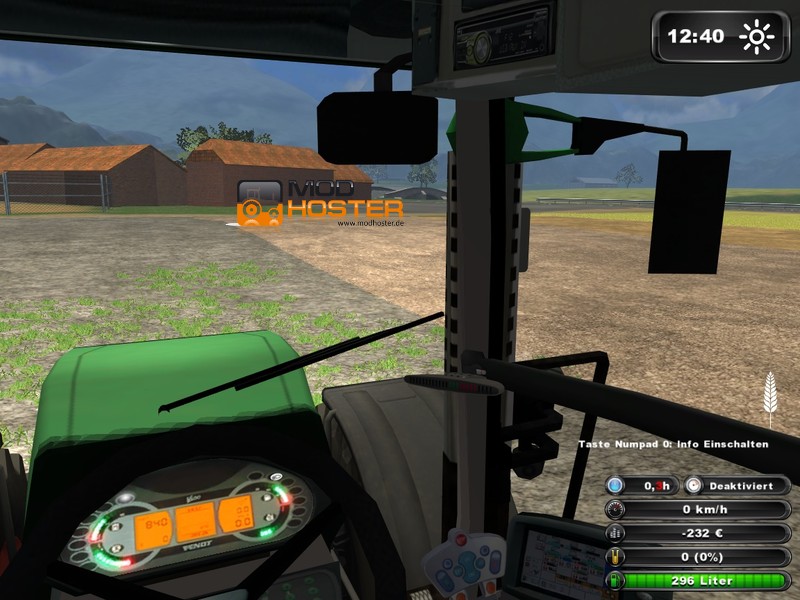The image size is (800, 600).
Task: Click the white wheat ear icon
Action: 770,396
